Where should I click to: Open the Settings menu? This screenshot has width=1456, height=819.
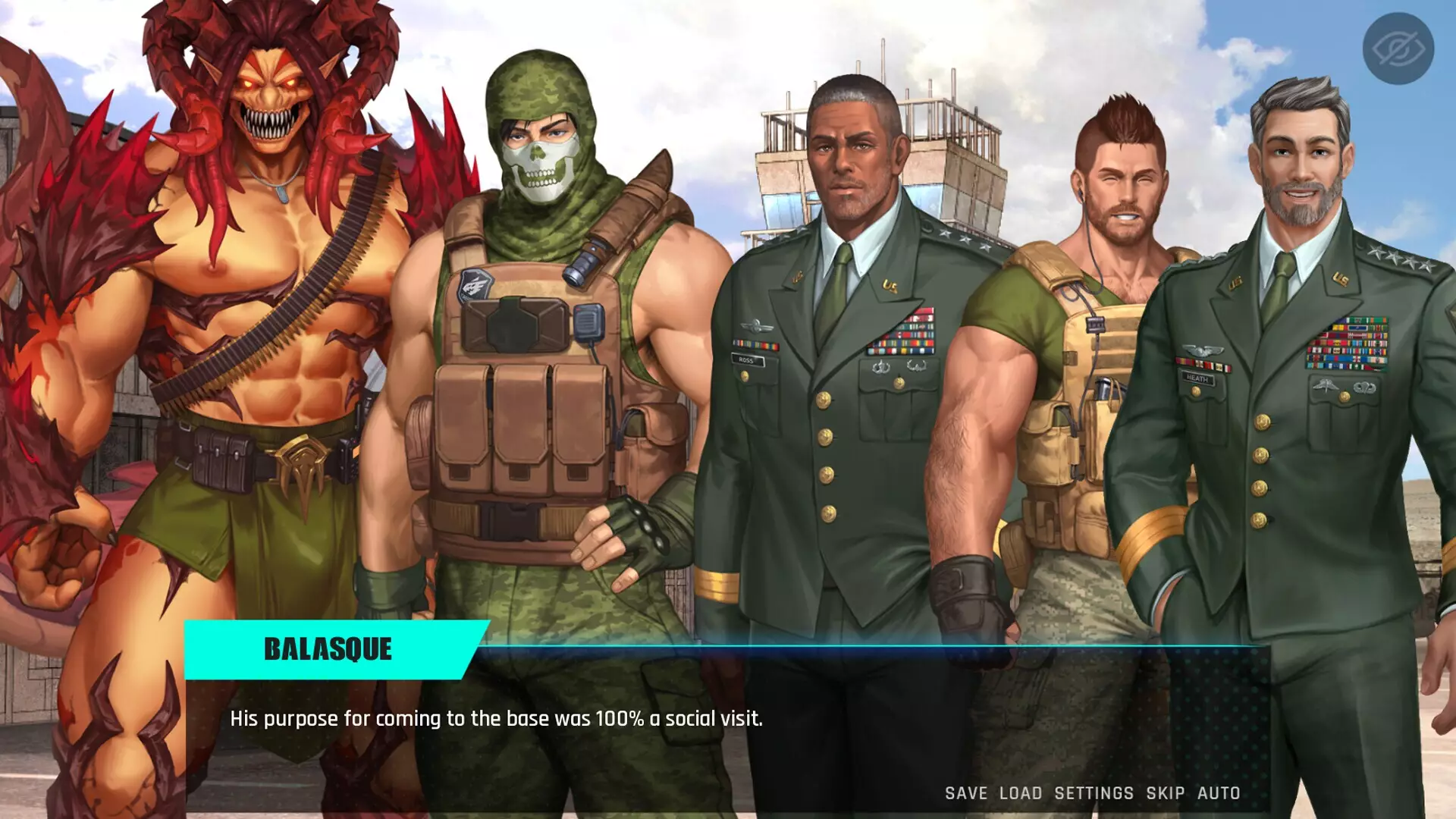tap(1094, 793)
